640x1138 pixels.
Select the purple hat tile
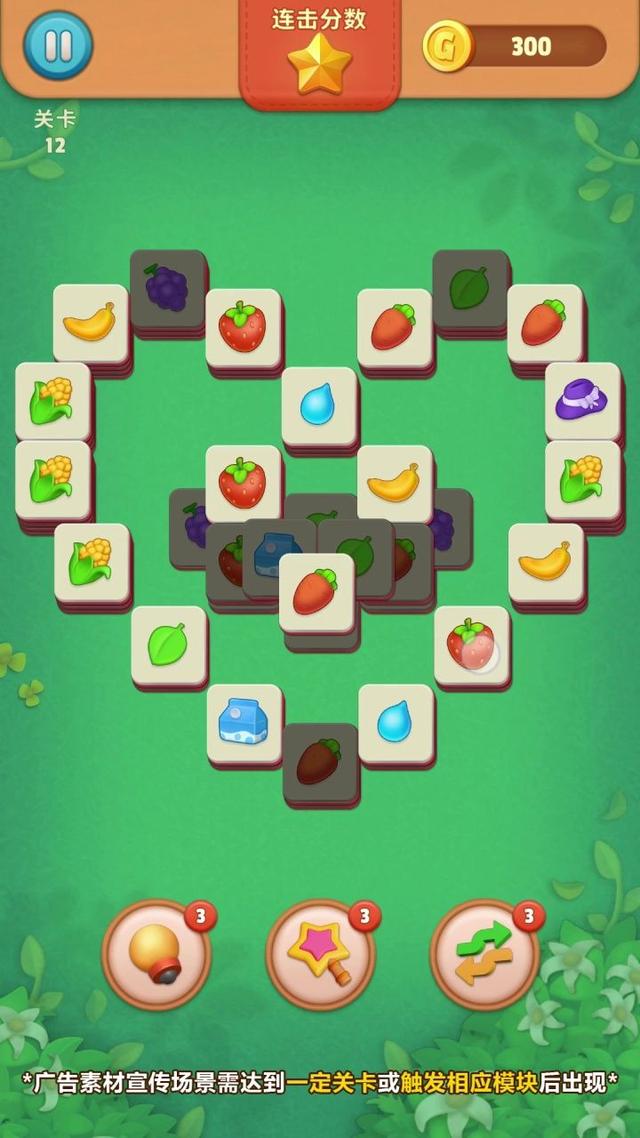point(582,401)
